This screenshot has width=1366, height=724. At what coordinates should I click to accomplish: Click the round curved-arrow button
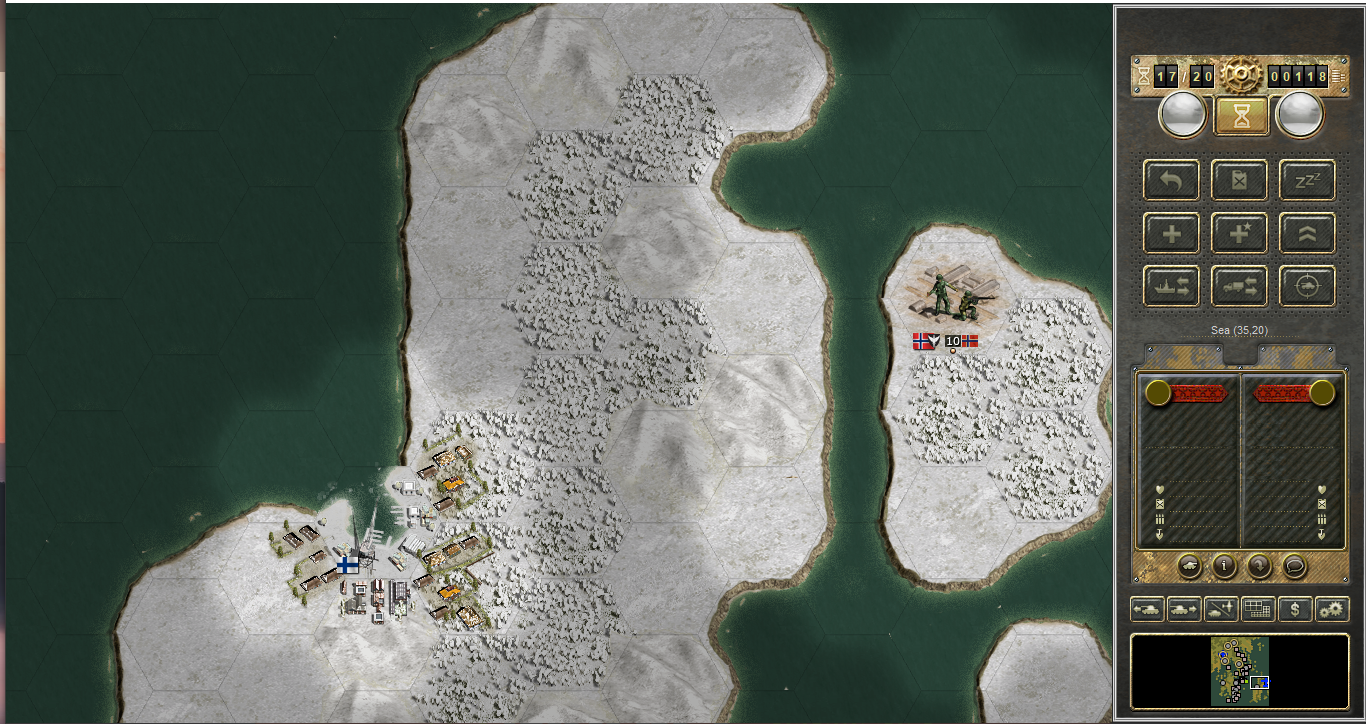(1260, 565)
